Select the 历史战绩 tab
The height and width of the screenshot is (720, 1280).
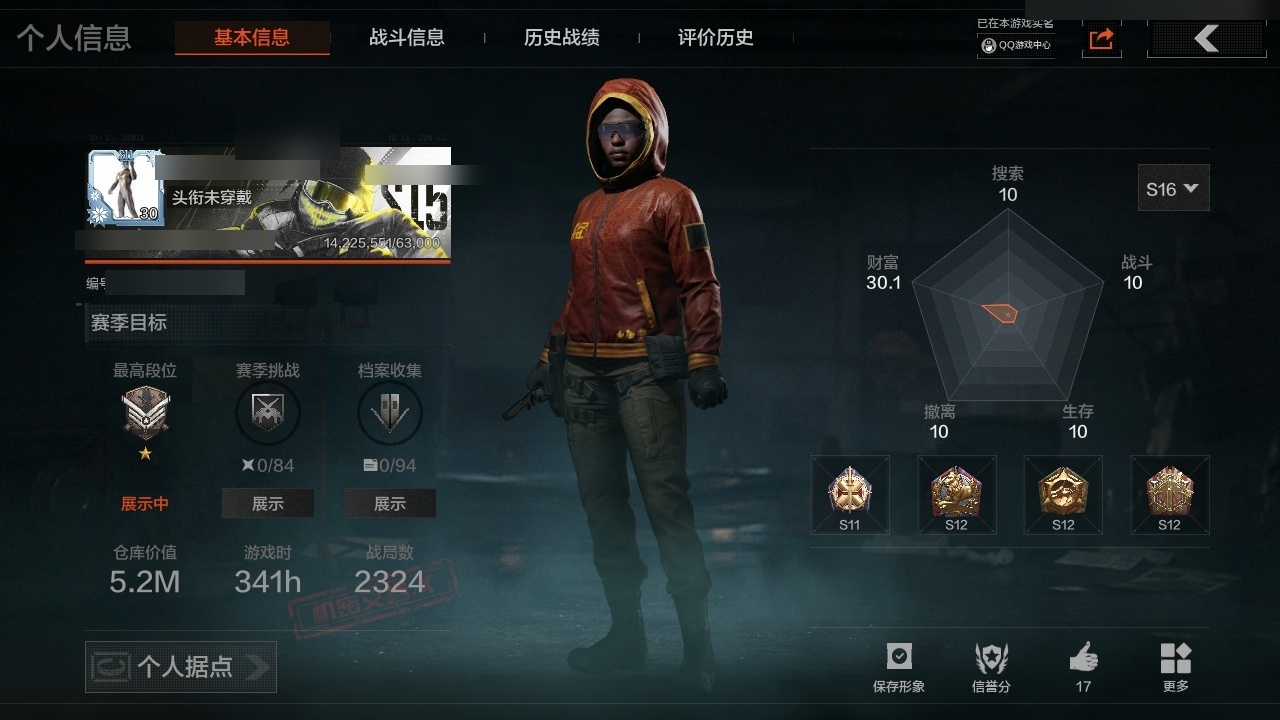coord(562,38)
